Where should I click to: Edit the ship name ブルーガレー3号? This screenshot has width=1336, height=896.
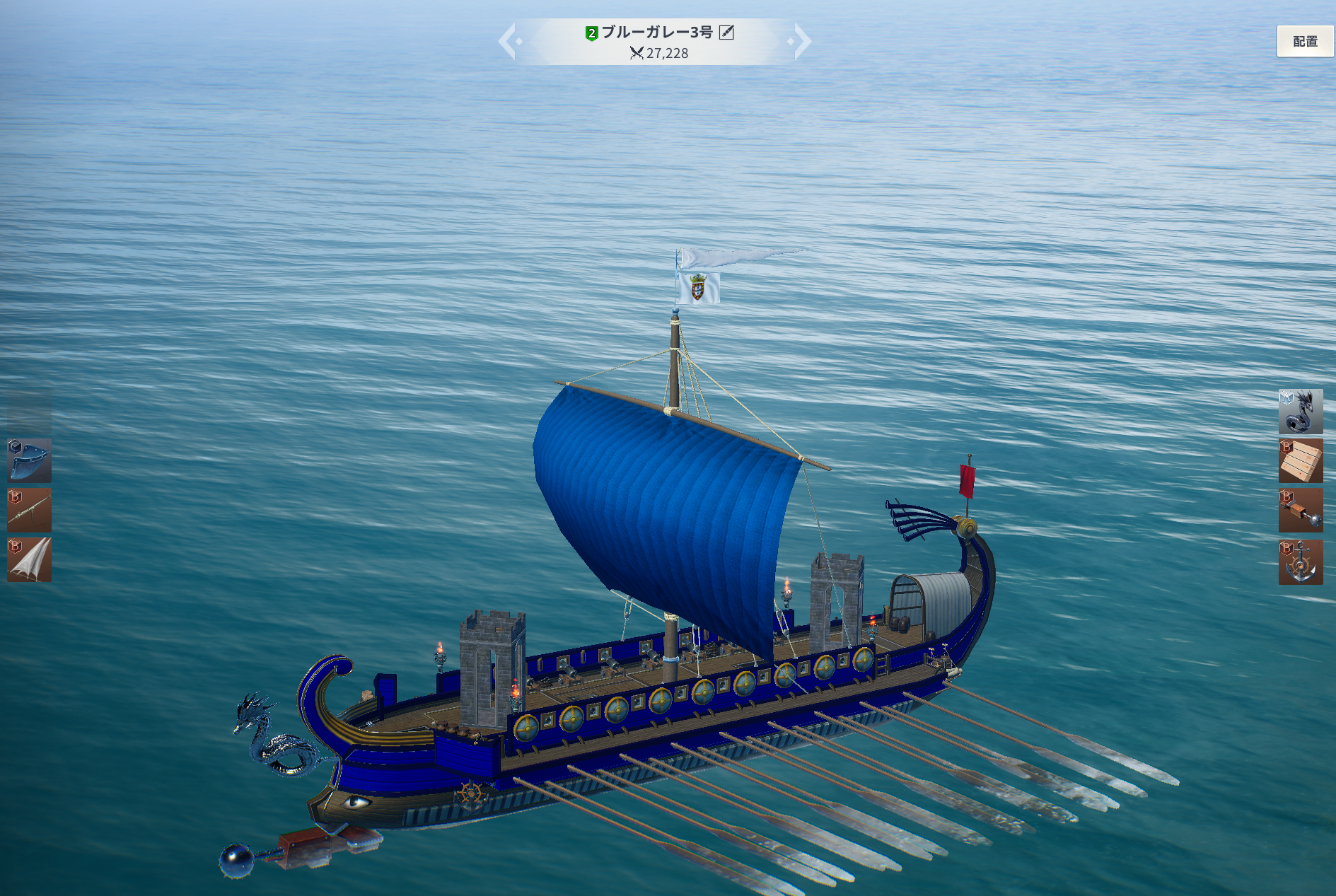tap(726, 33)
